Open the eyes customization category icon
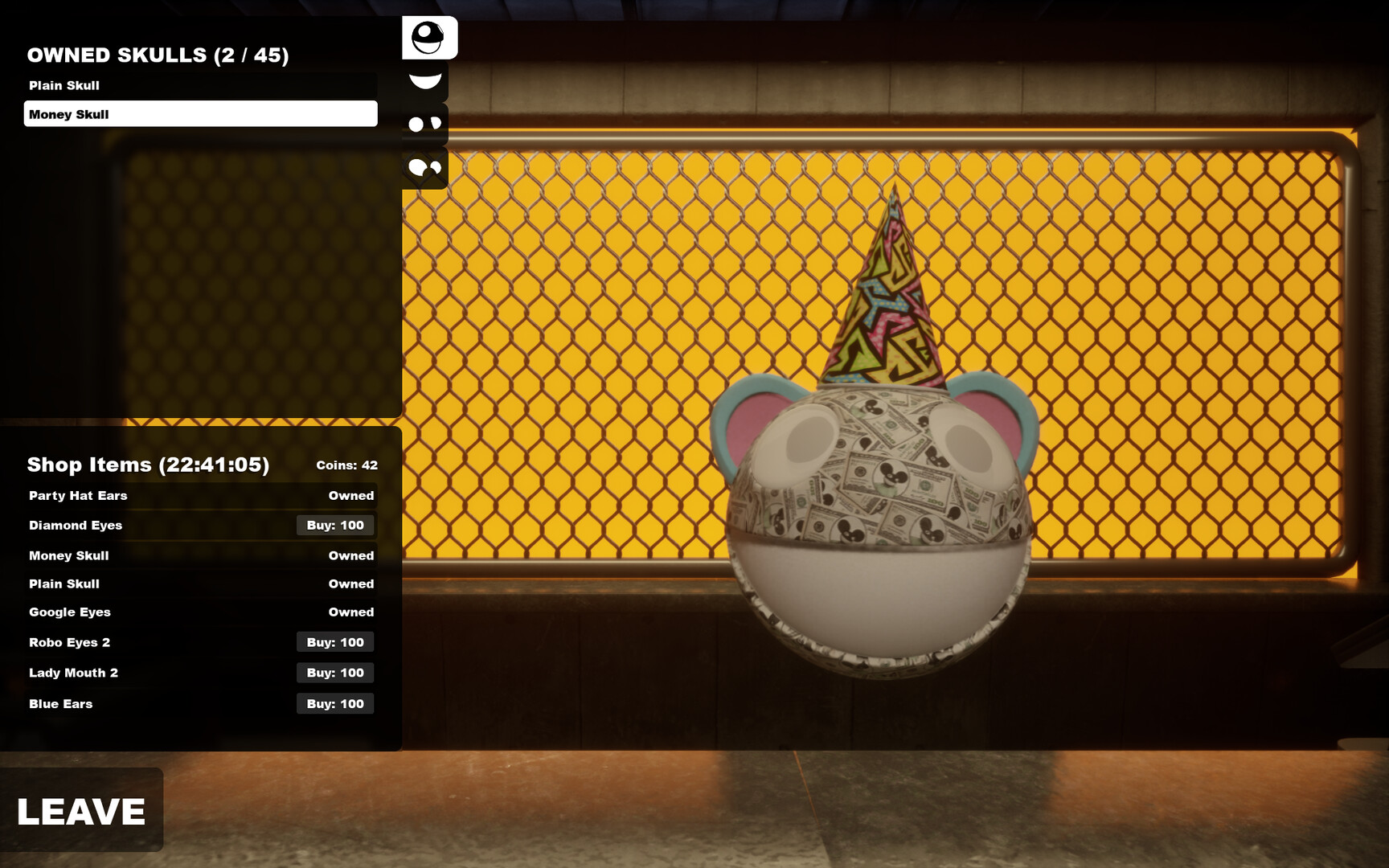This screenshot has width=1389, height=868. pos(425,125)
